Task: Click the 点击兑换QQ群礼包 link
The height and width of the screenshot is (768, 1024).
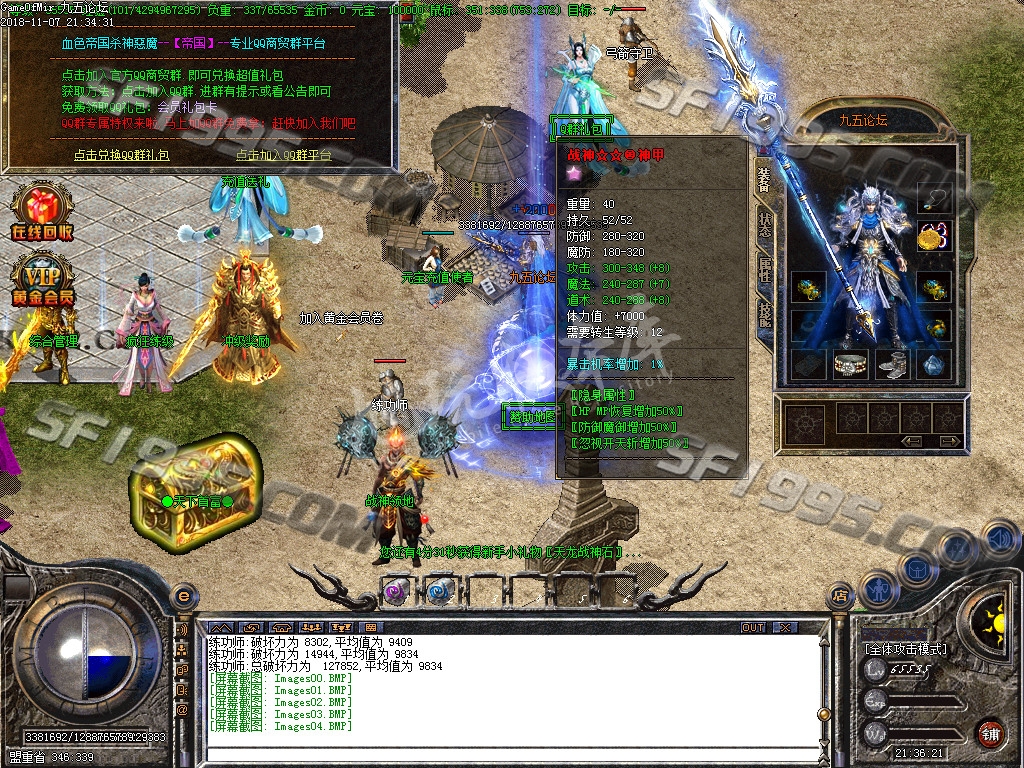Action: point(121,155)
